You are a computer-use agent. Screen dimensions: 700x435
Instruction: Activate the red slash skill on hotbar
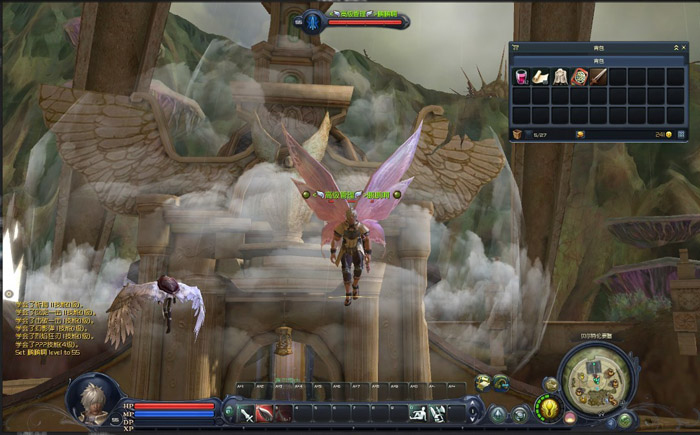265,412
